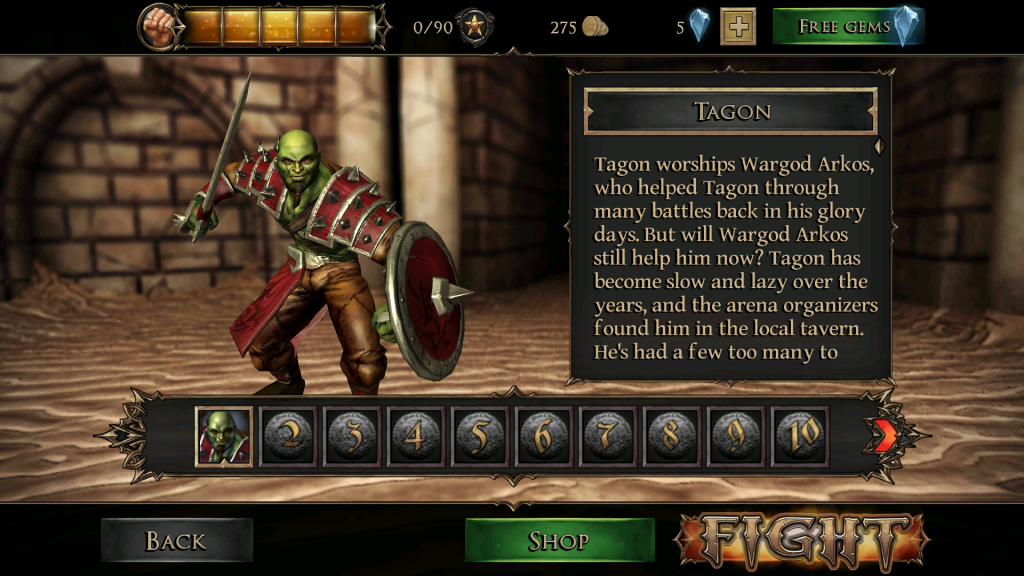Select opponent number 10
The height and width of the screenshot is (576, 1024).
800,436
